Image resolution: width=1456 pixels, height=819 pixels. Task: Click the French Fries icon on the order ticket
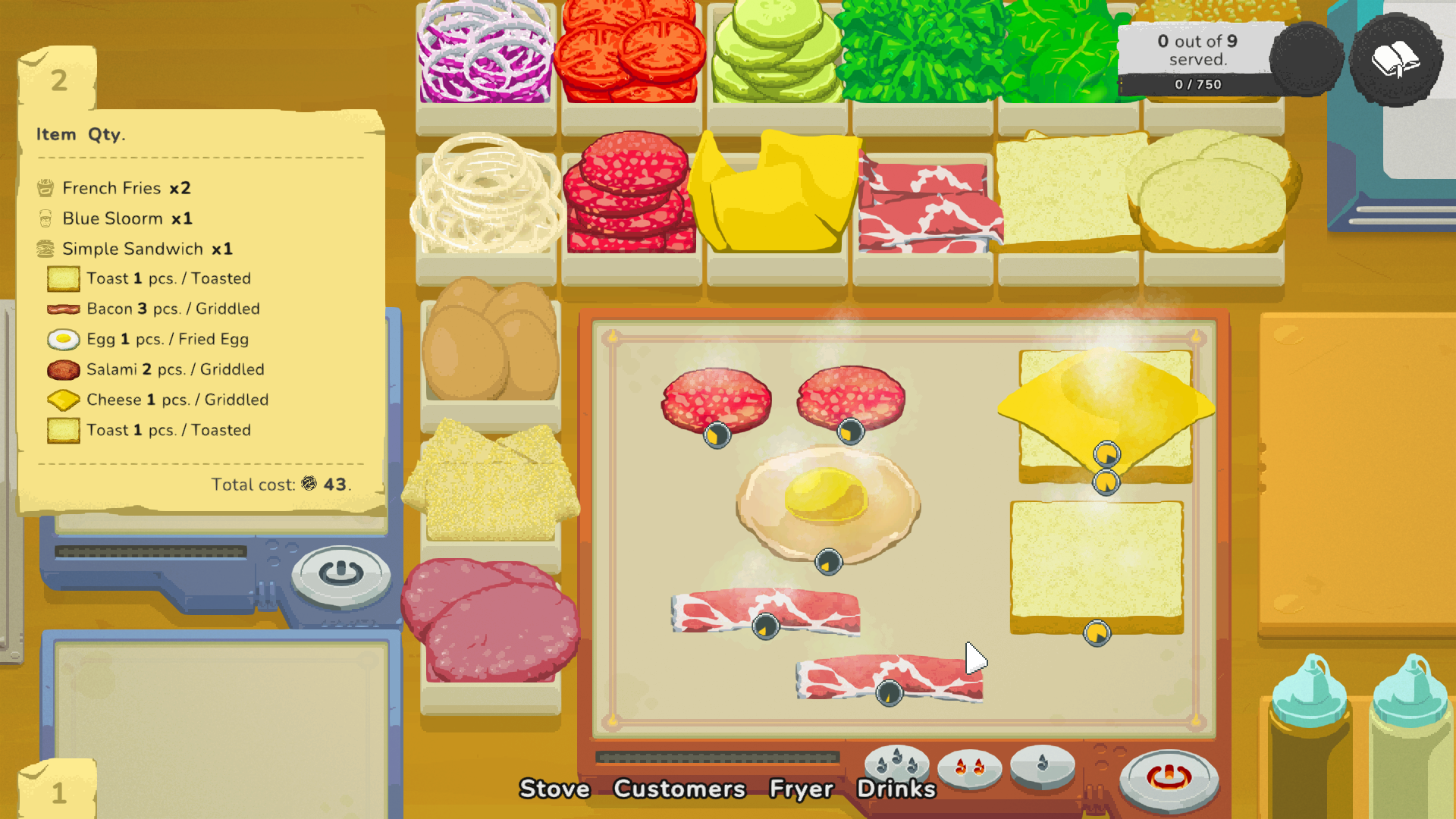click(x=46, y=187)
